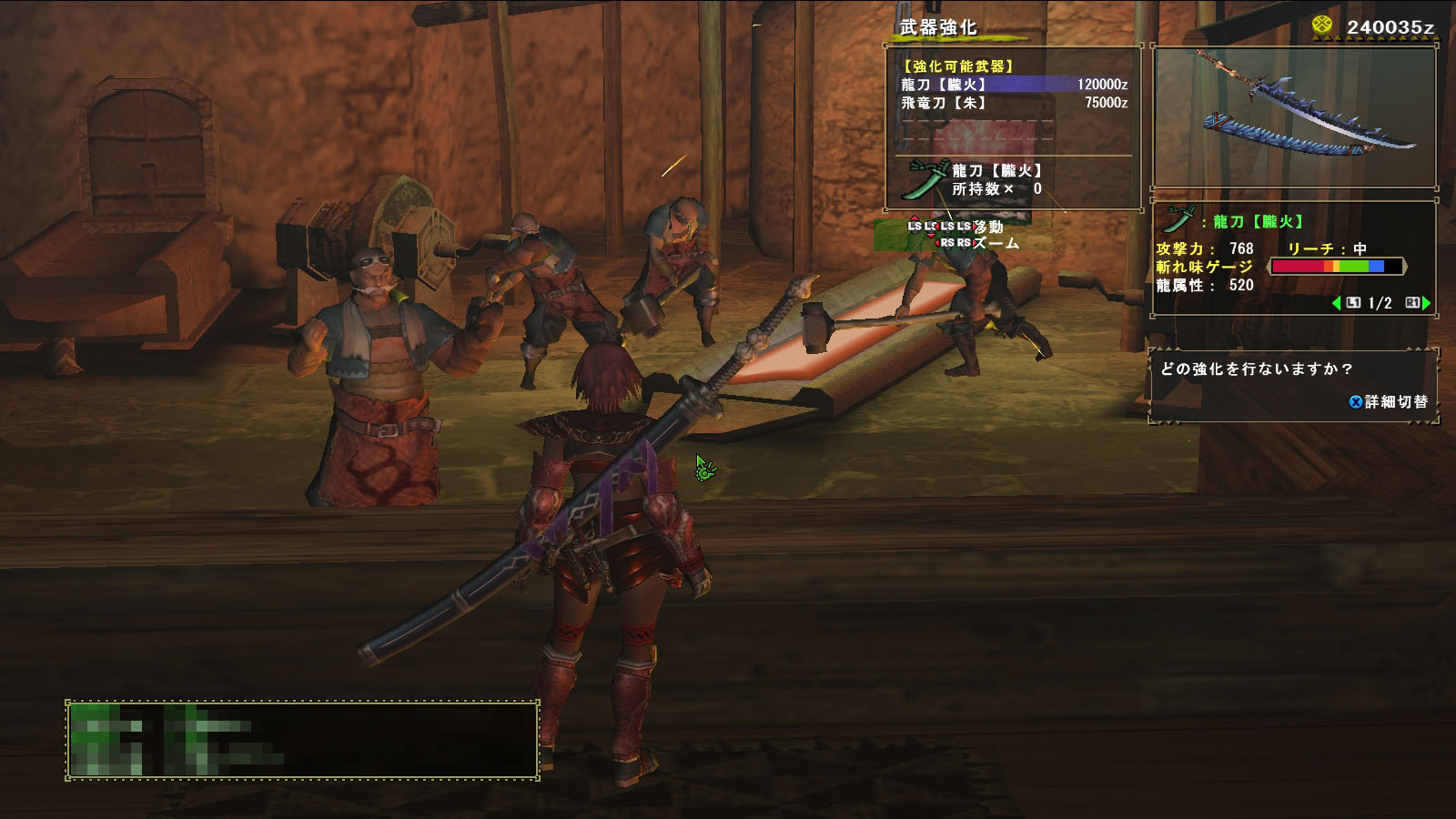Open the chat box window
Image resolution: width=1456 pixels, height=819 pixels.
(302, 739)
